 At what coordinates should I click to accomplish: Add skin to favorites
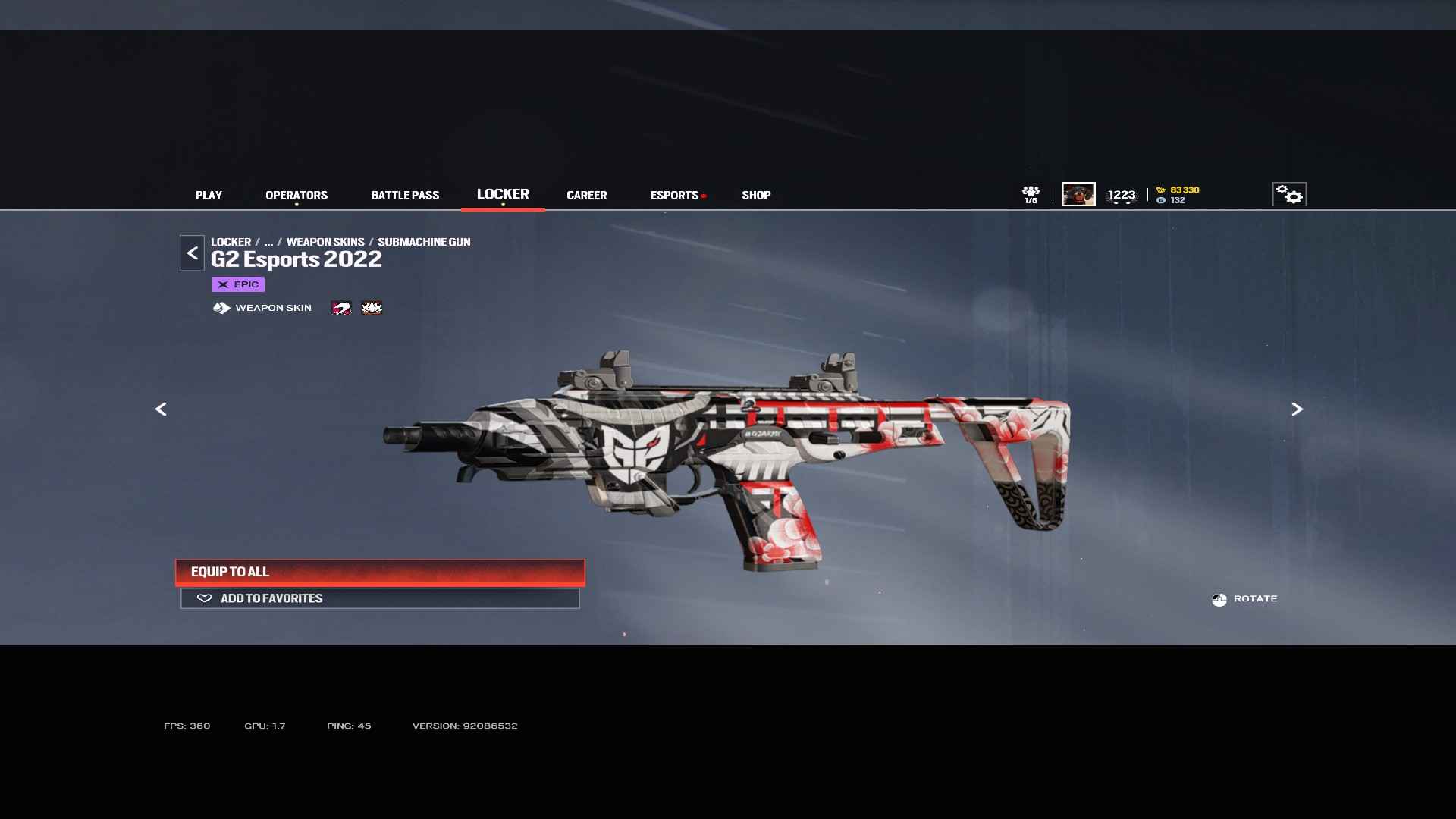pyautogui.click(x=380, y=598)
